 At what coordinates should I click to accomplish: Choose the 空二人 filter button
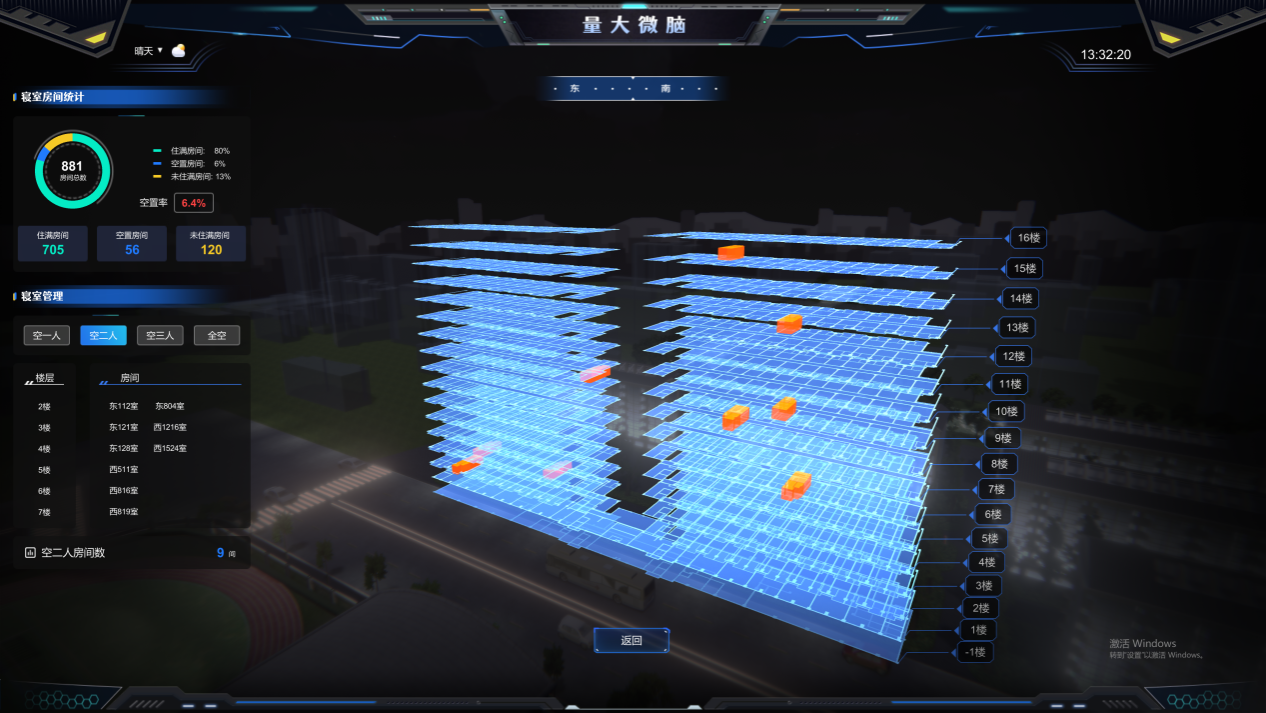pos(104,336)
